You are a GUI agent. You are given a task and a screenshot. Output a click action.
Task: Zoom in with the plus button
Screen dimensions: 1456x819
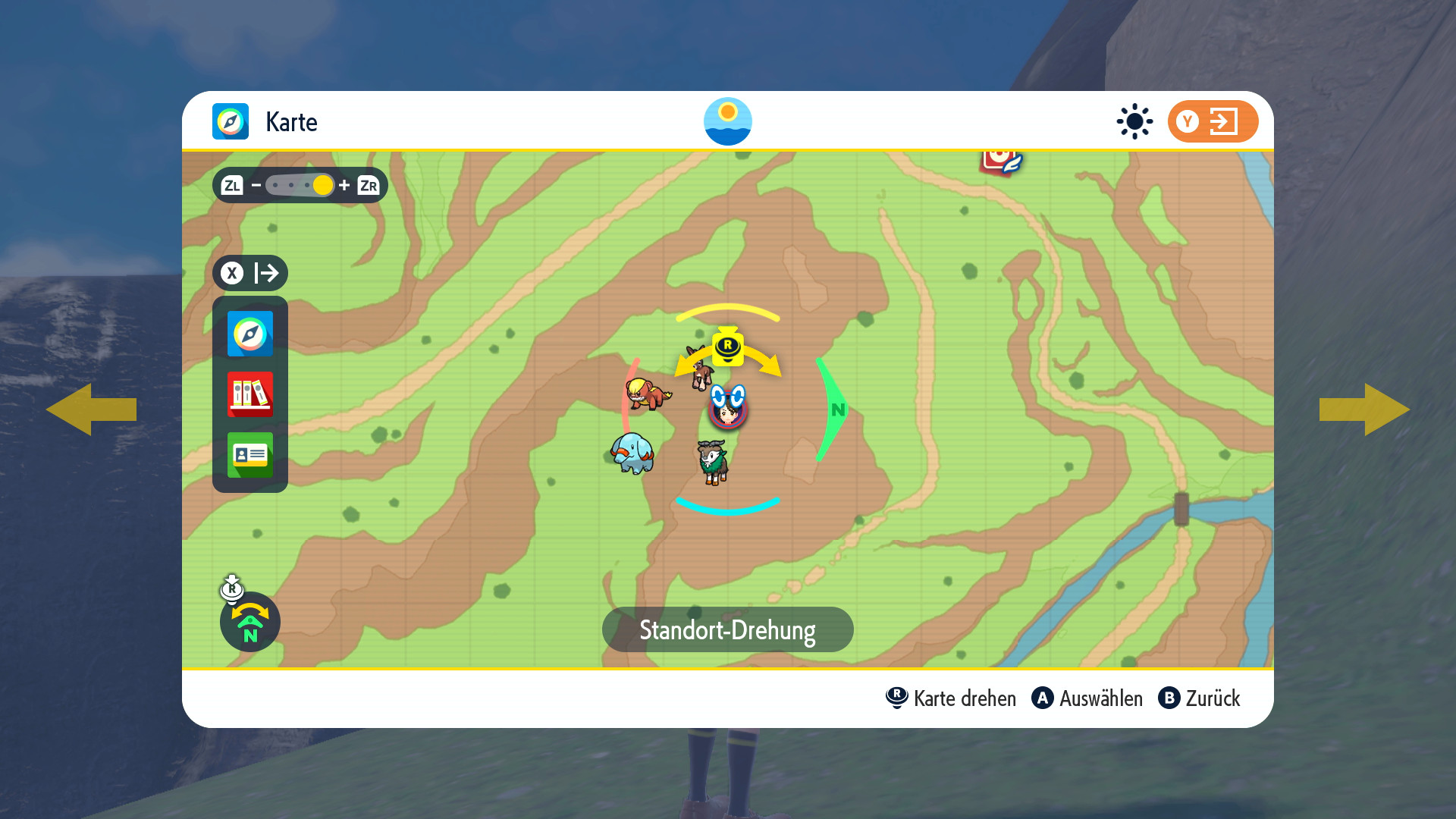(344, 185)
